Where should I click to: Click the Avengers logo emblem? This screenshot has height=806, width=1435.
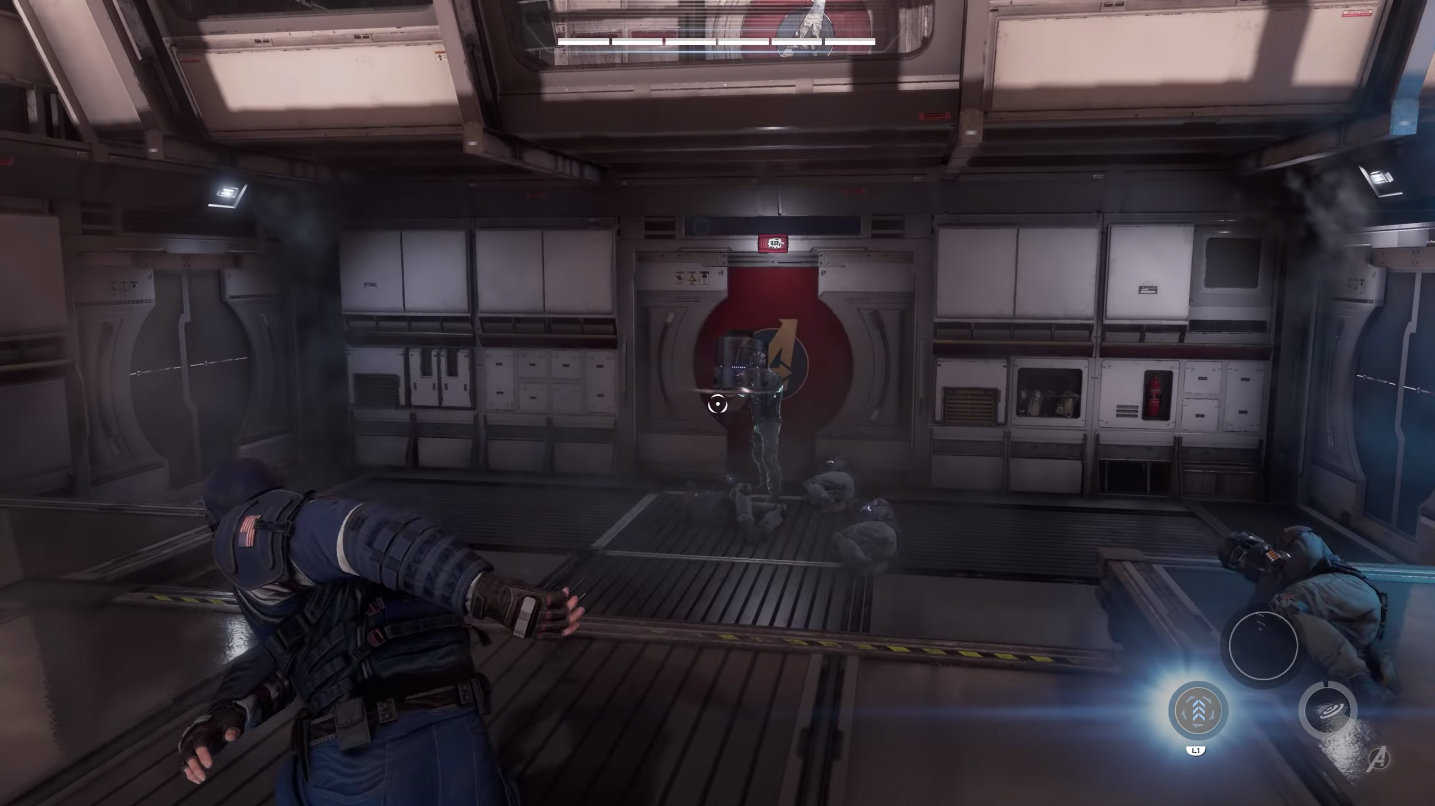[1378, 759]
